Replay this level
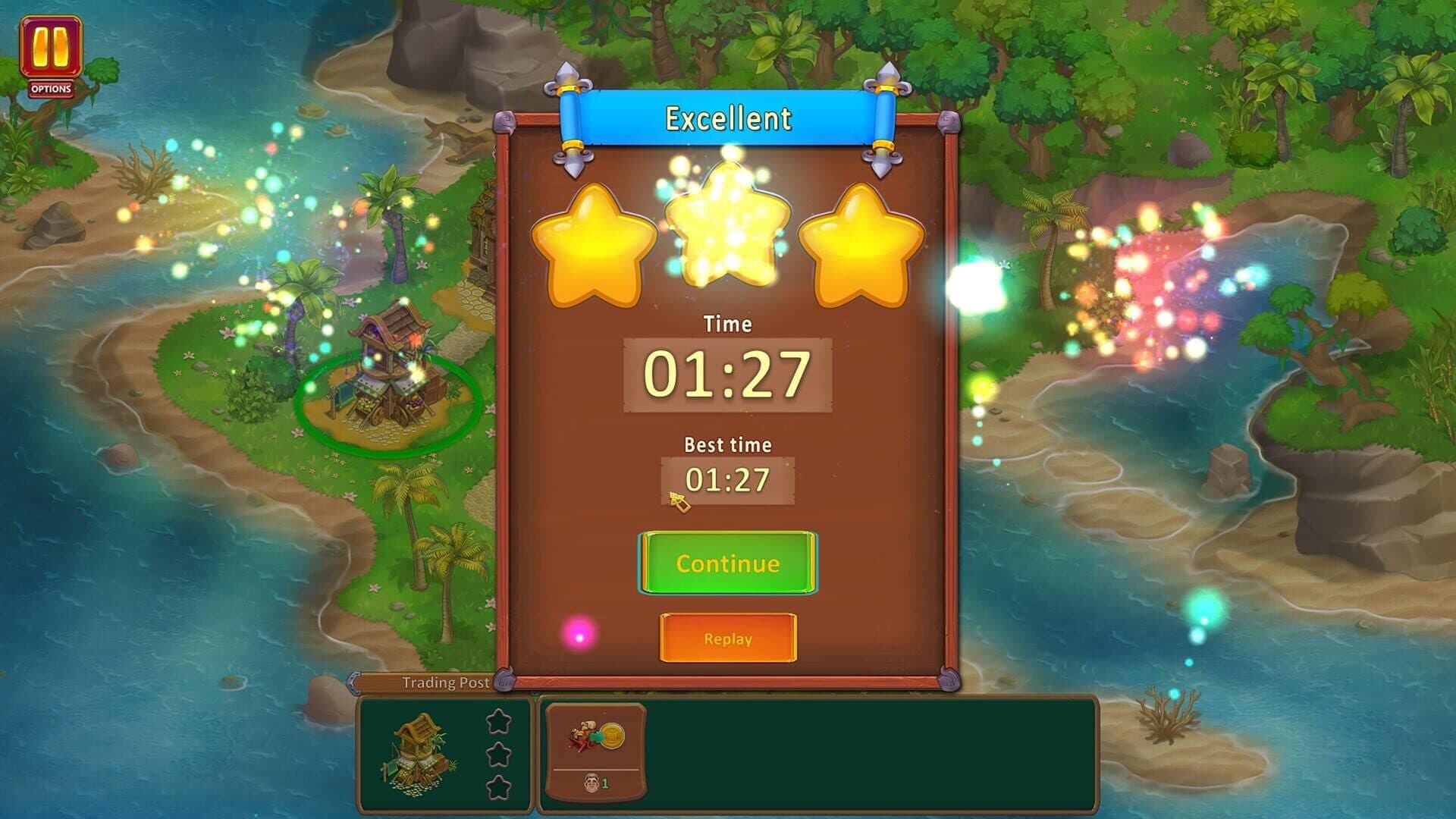The width and height of the screenshot is (1456, 819). pyautogui.click(x=727, y=638)
